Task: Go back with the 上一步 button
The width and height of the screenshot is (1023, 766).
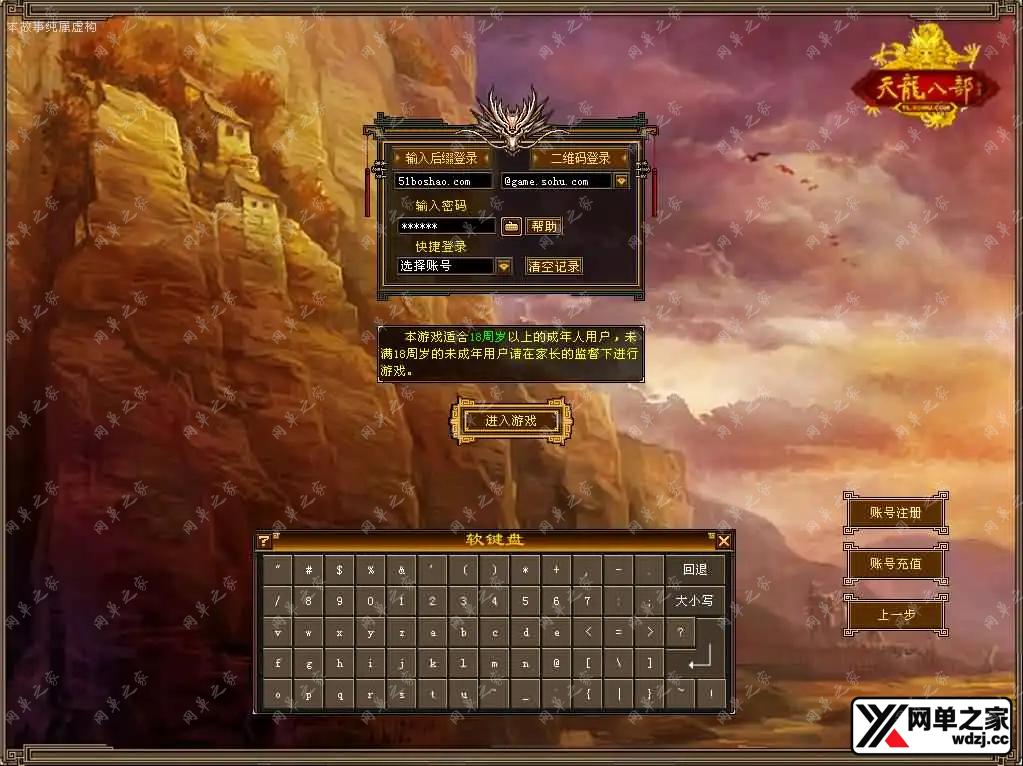Action: pos(895,615)
